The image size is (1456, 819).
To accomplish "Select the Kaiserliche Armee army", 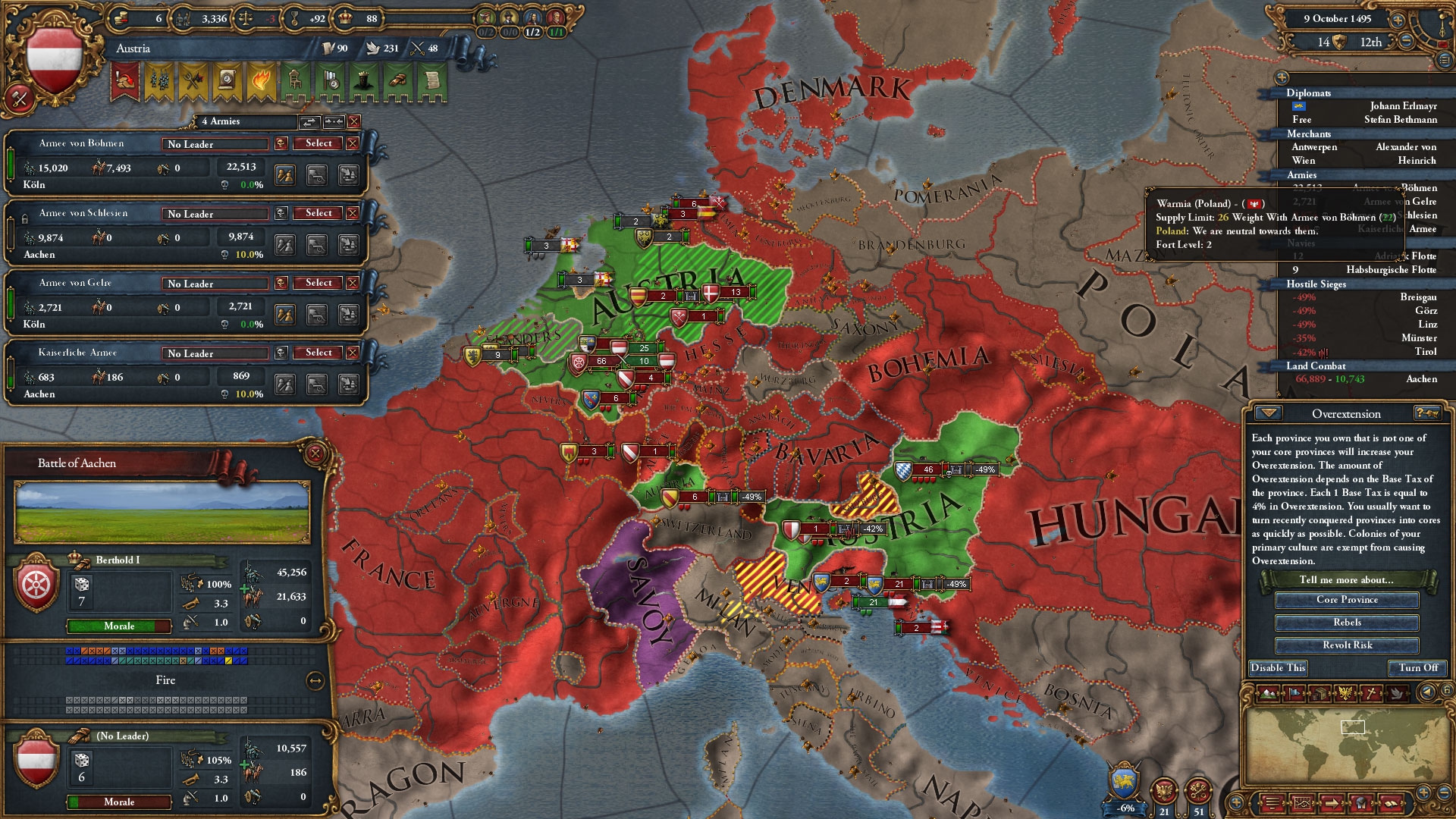I will click(x=318, y=353).
